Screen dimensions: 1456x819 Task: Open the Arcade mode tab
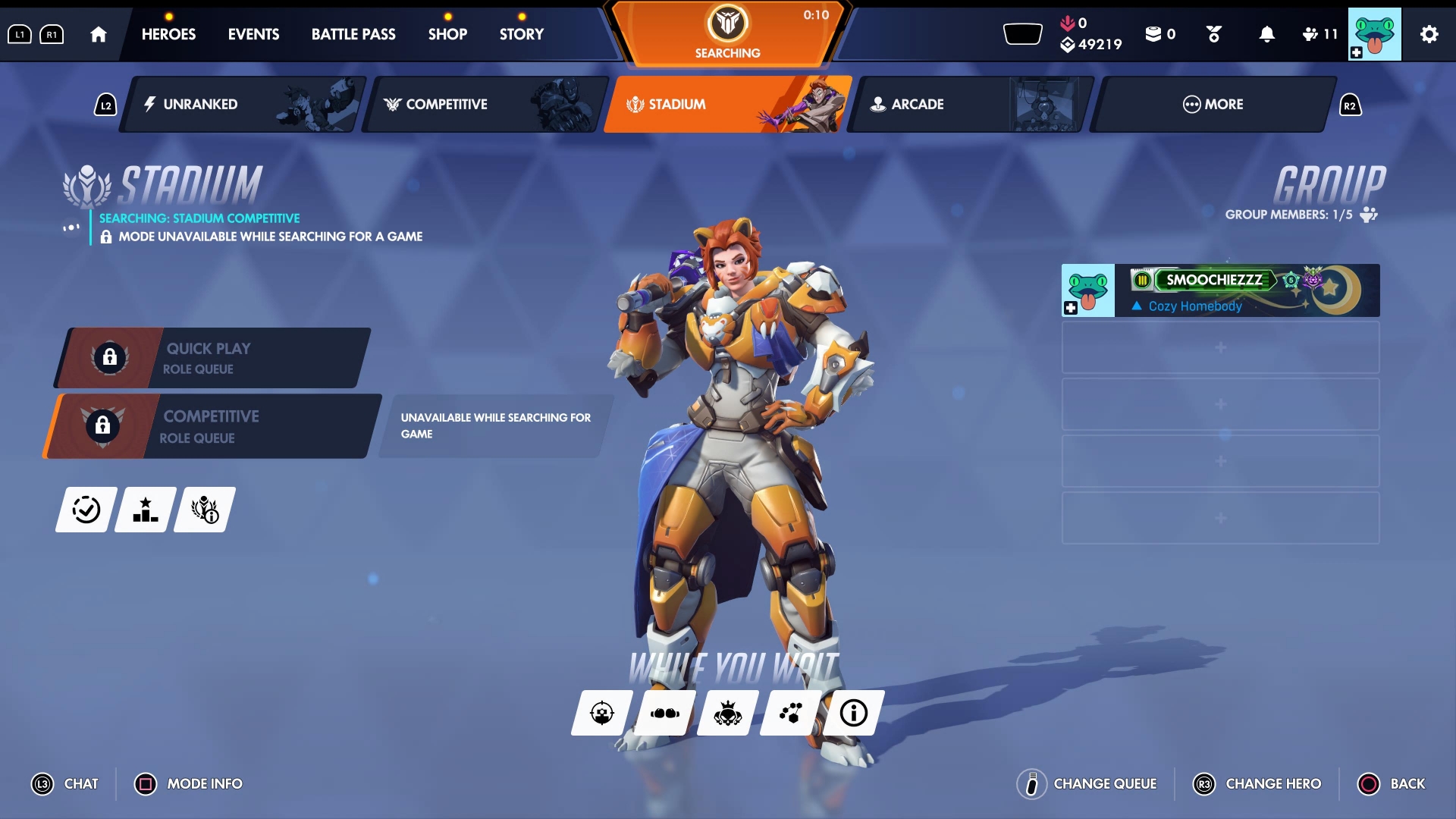[x=969, y=105]
